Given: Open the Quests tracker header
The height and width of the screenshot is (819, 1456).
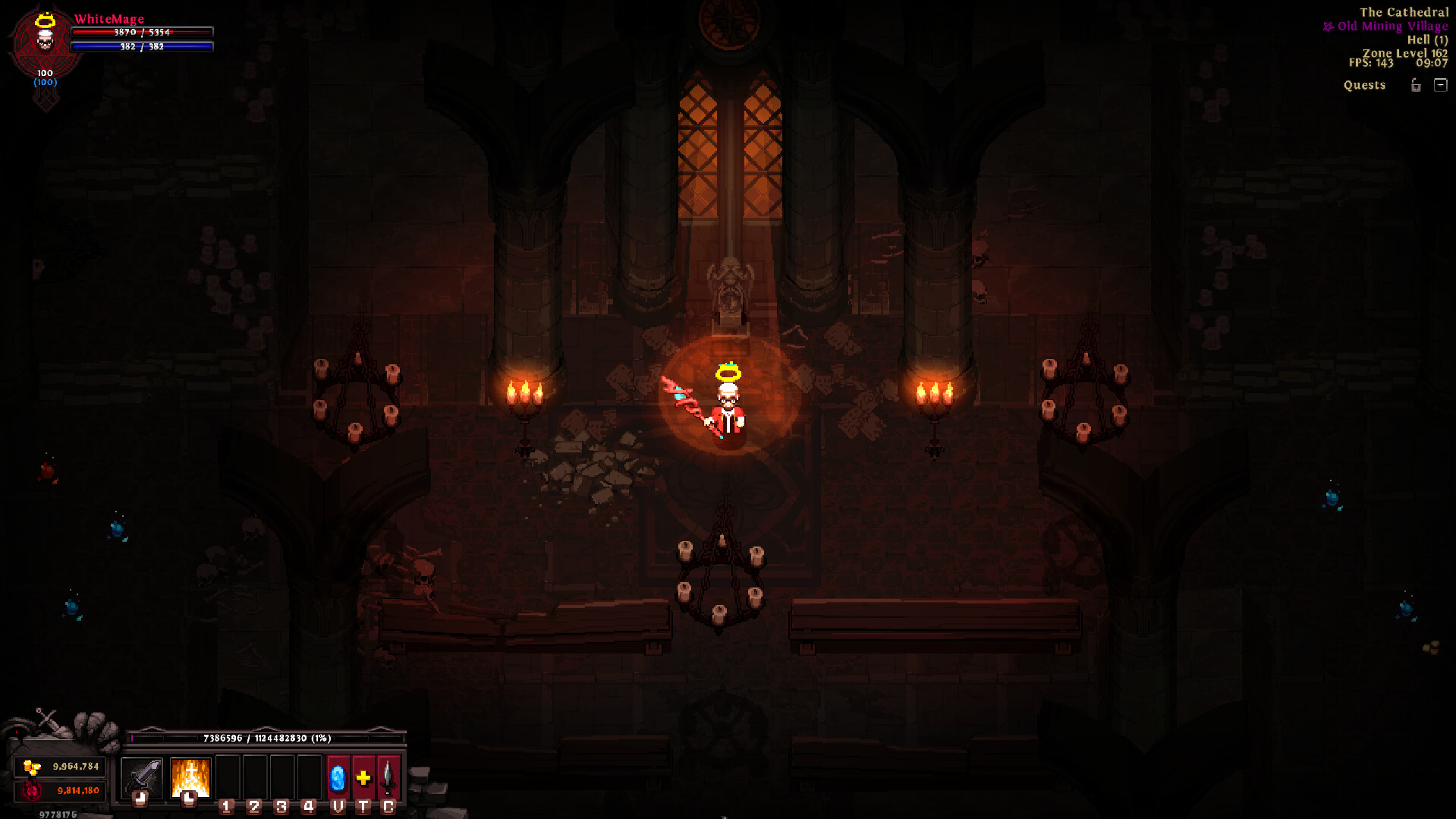Looking at the screenshot, I should (x=1364, y=85).
